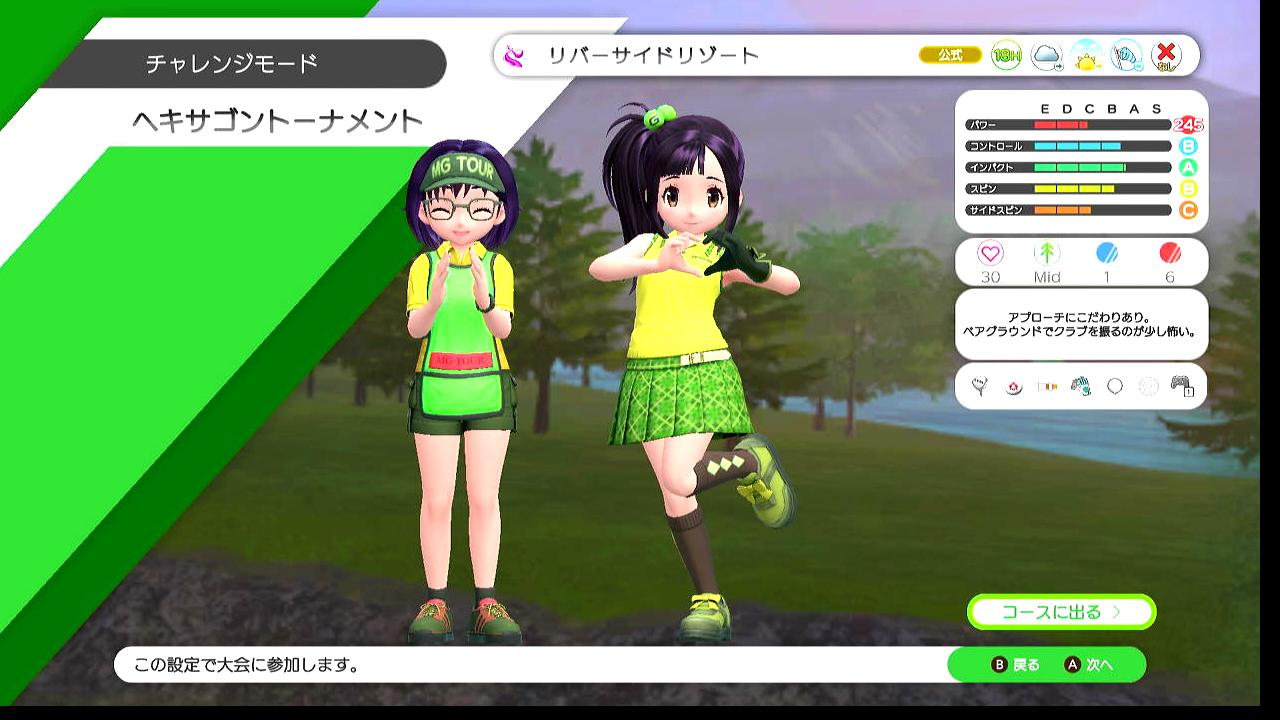The width and height of the screenshot is (1280, 720).
Task: Select the コースに出る button
Action: pos(1061,612)
